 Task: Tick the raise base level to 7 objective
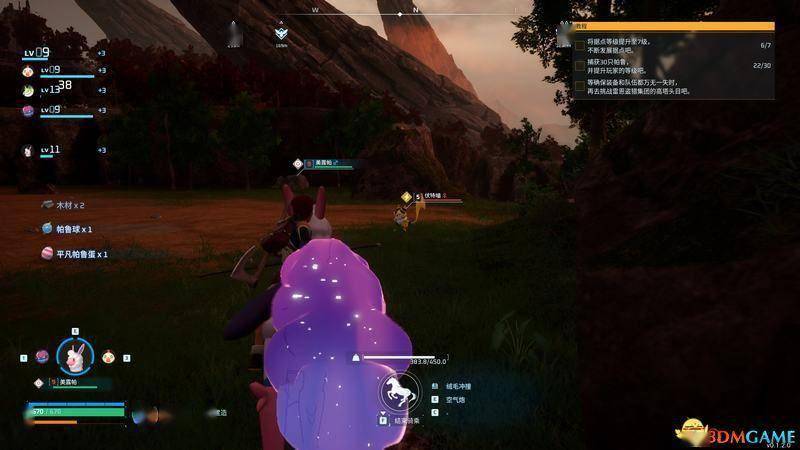(580, 46)
